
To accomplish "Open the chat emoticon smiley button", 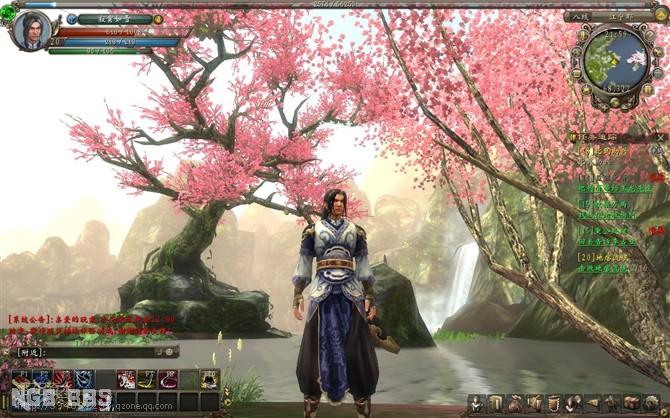I will pyautogui.click(x=170, y=352).
